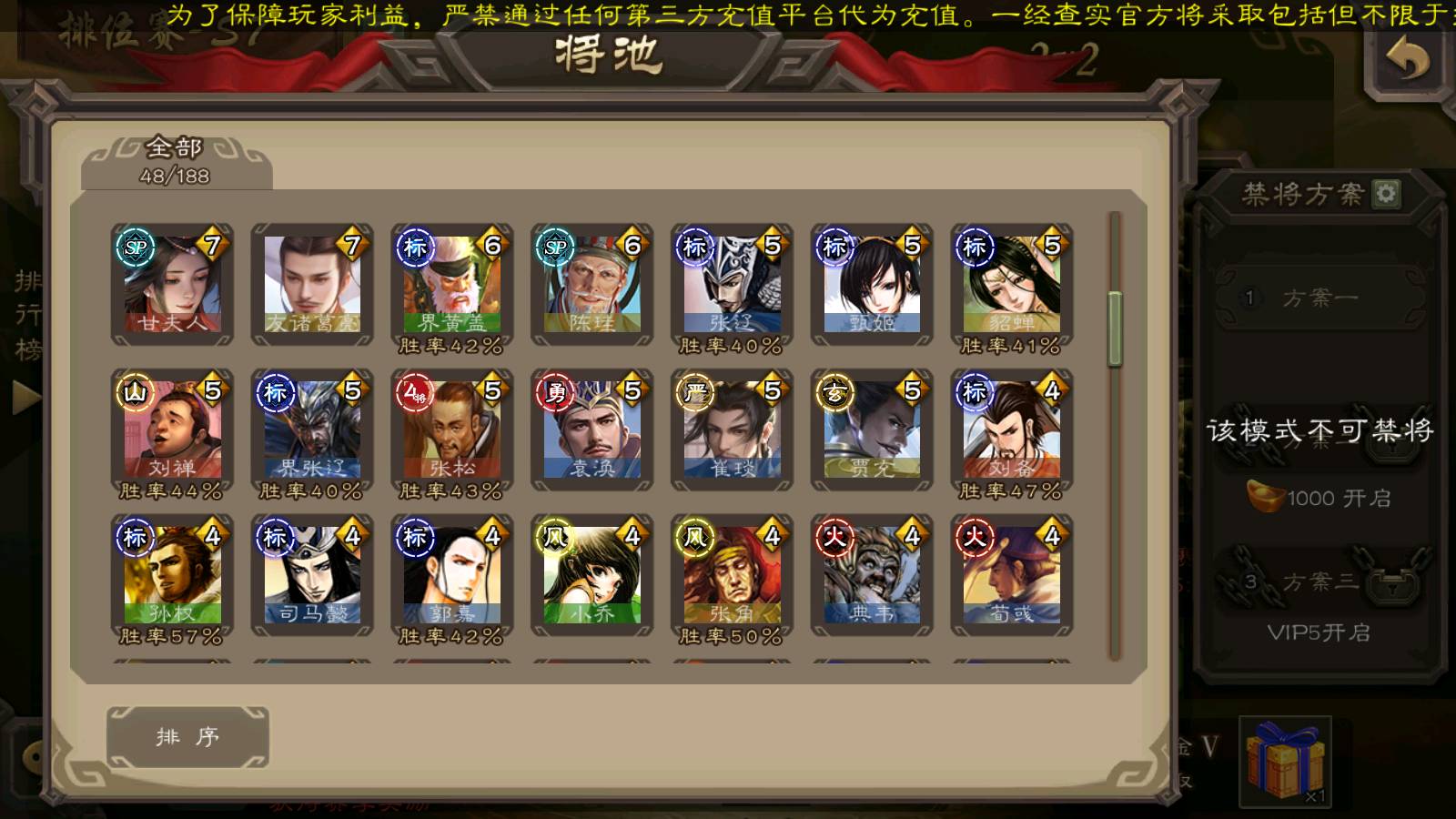This screenshot has width=1456, height=819.
Task: Select the 陈珪 general card
Action: pos(592,285)
